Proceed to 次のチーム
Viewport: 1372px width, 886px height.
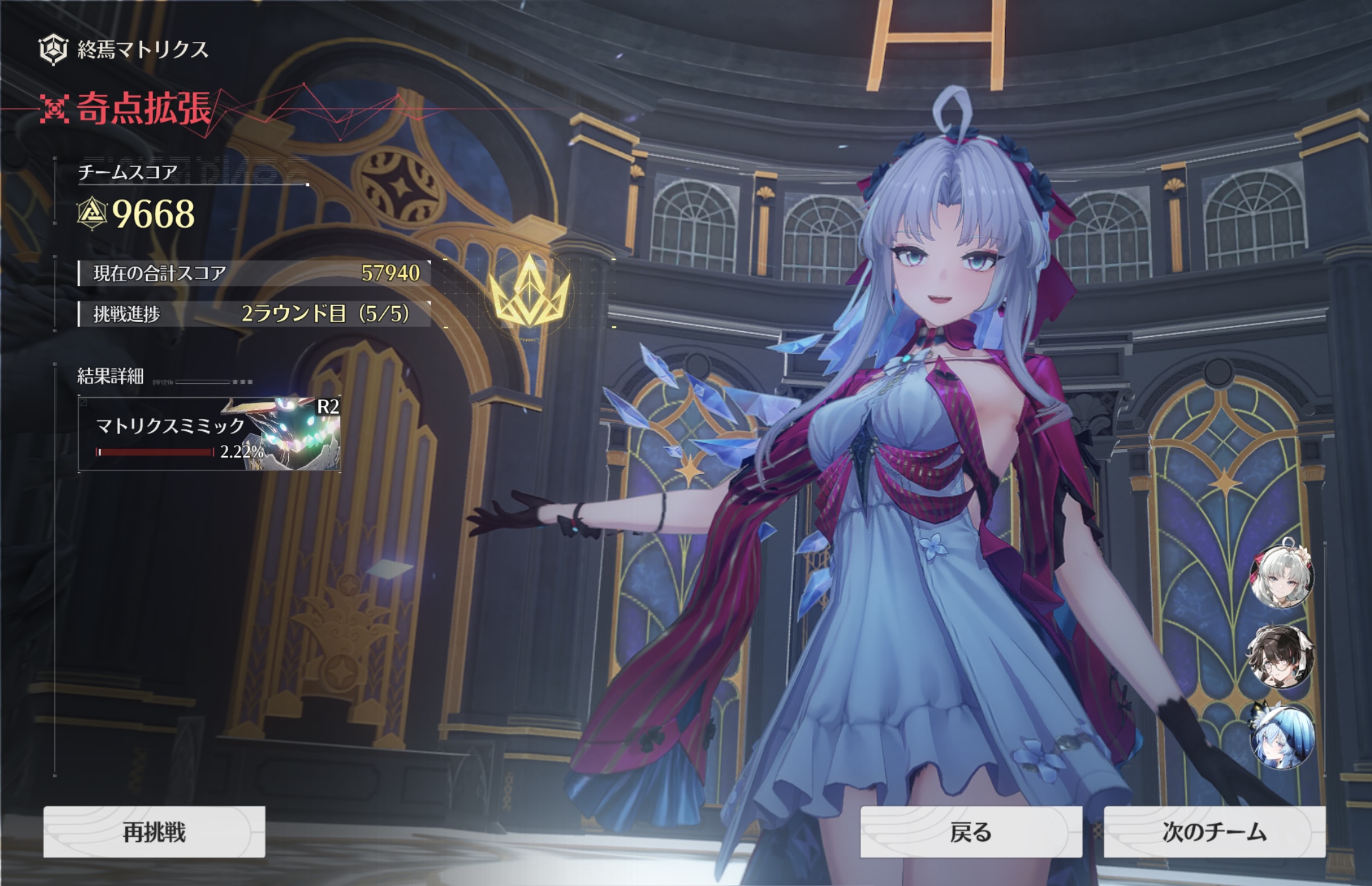(1214, 831)
